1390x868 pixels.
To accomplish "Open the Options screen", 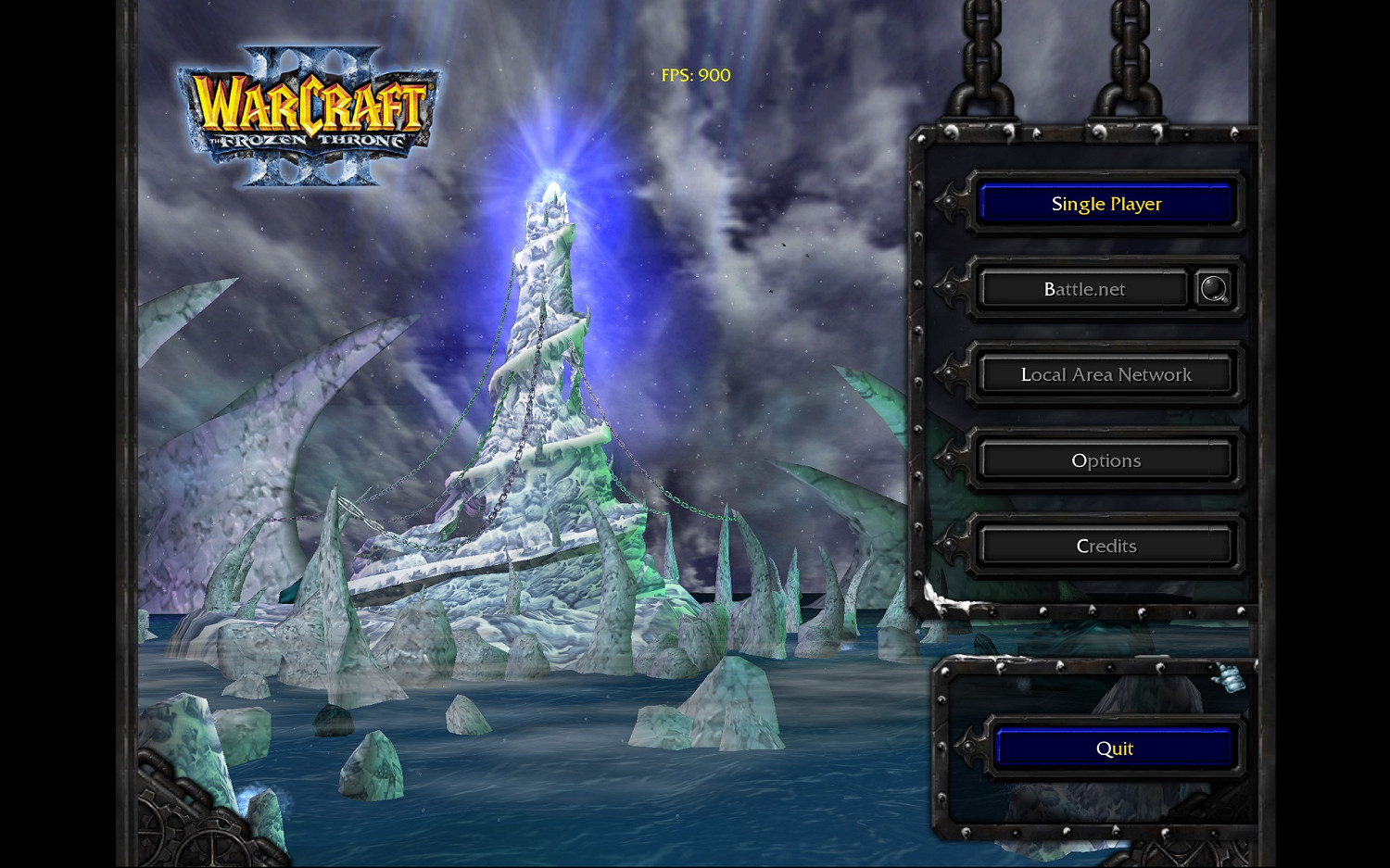I will 1106,459.
